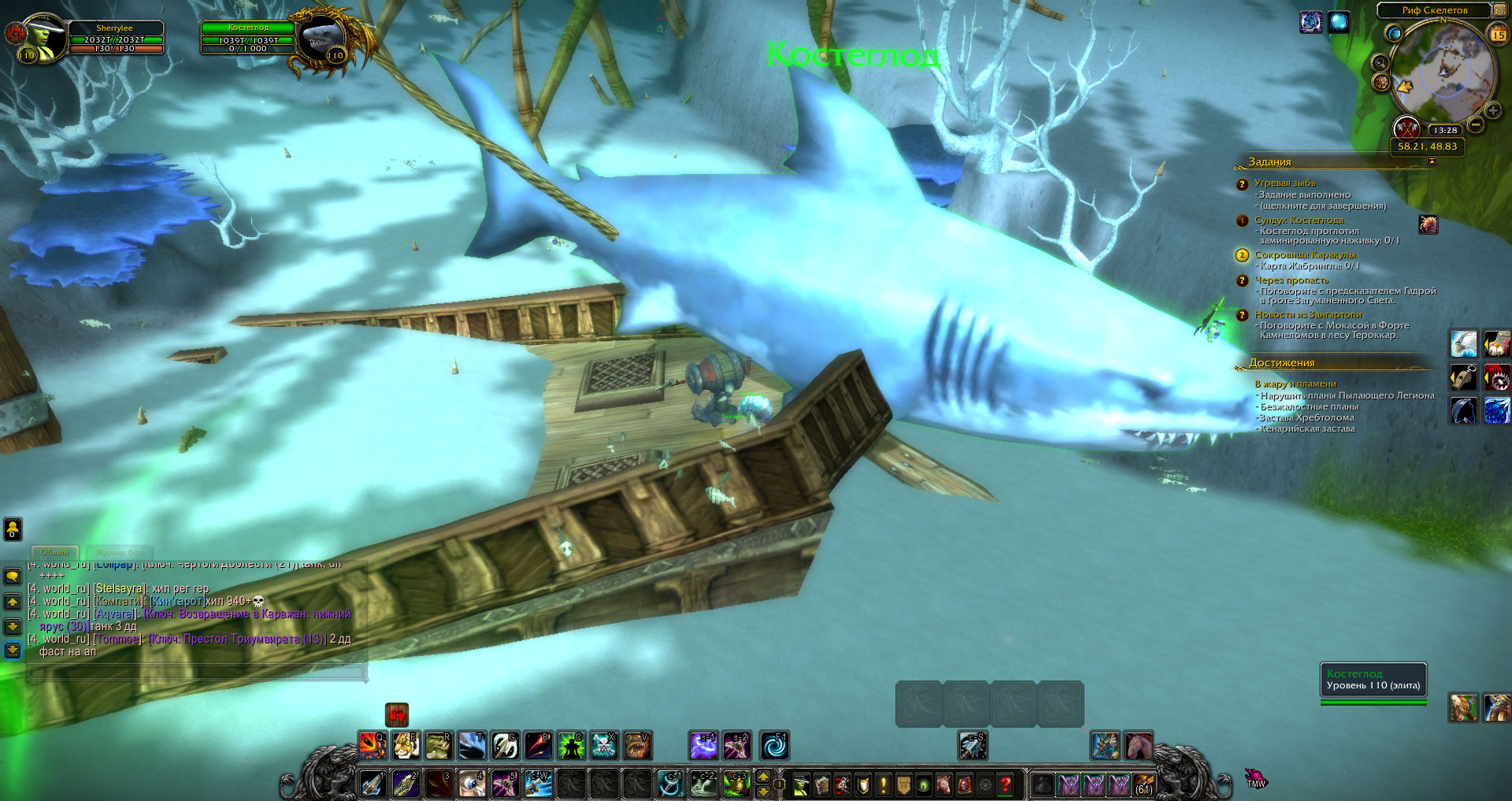Collapse the quest tracker with the arrow button
The height and width of the screenshot is (801, 1512).
click(1432, 161)
